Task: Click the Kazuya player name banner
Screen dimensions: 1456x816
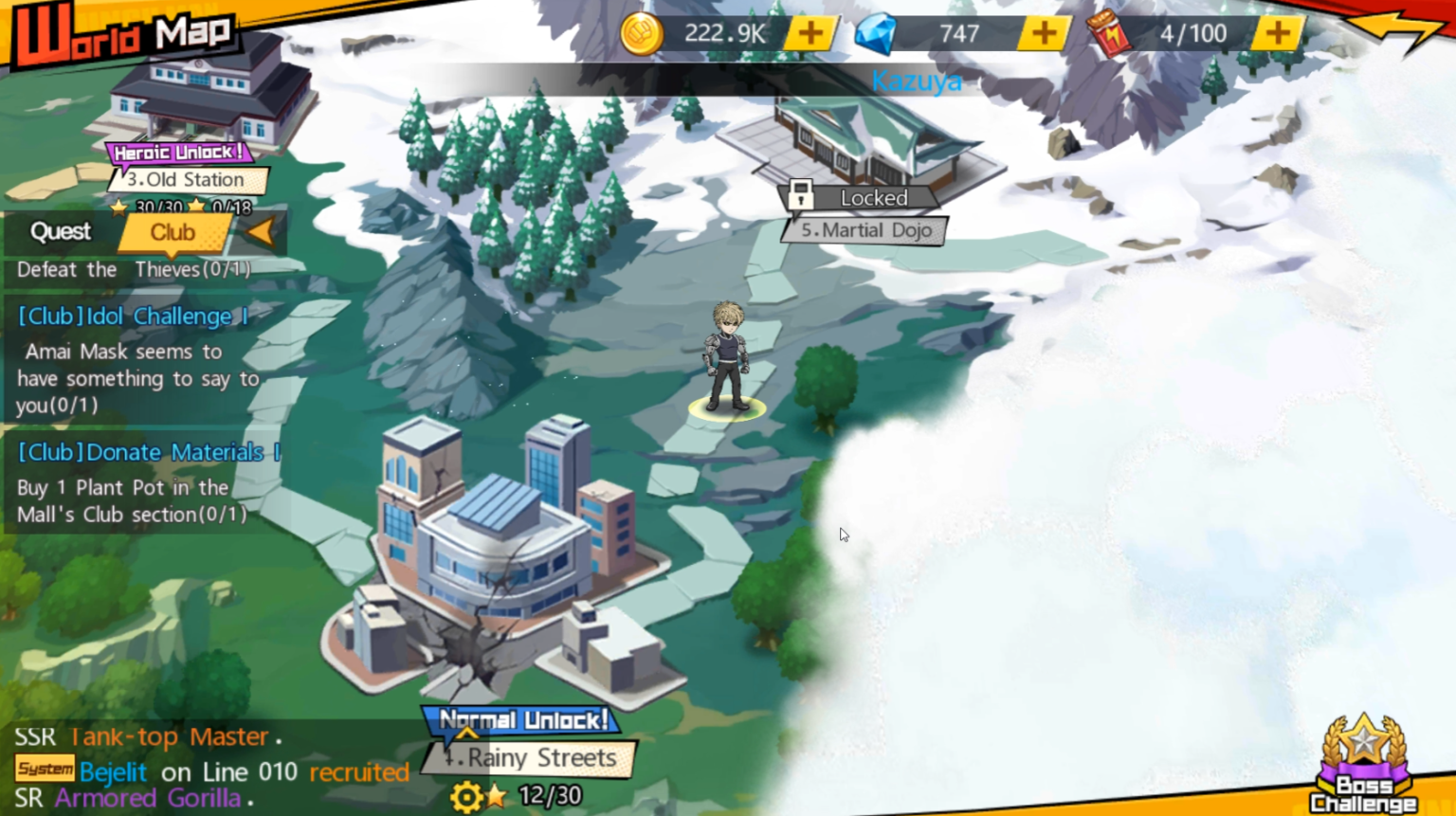Action: tap(916, 82)
